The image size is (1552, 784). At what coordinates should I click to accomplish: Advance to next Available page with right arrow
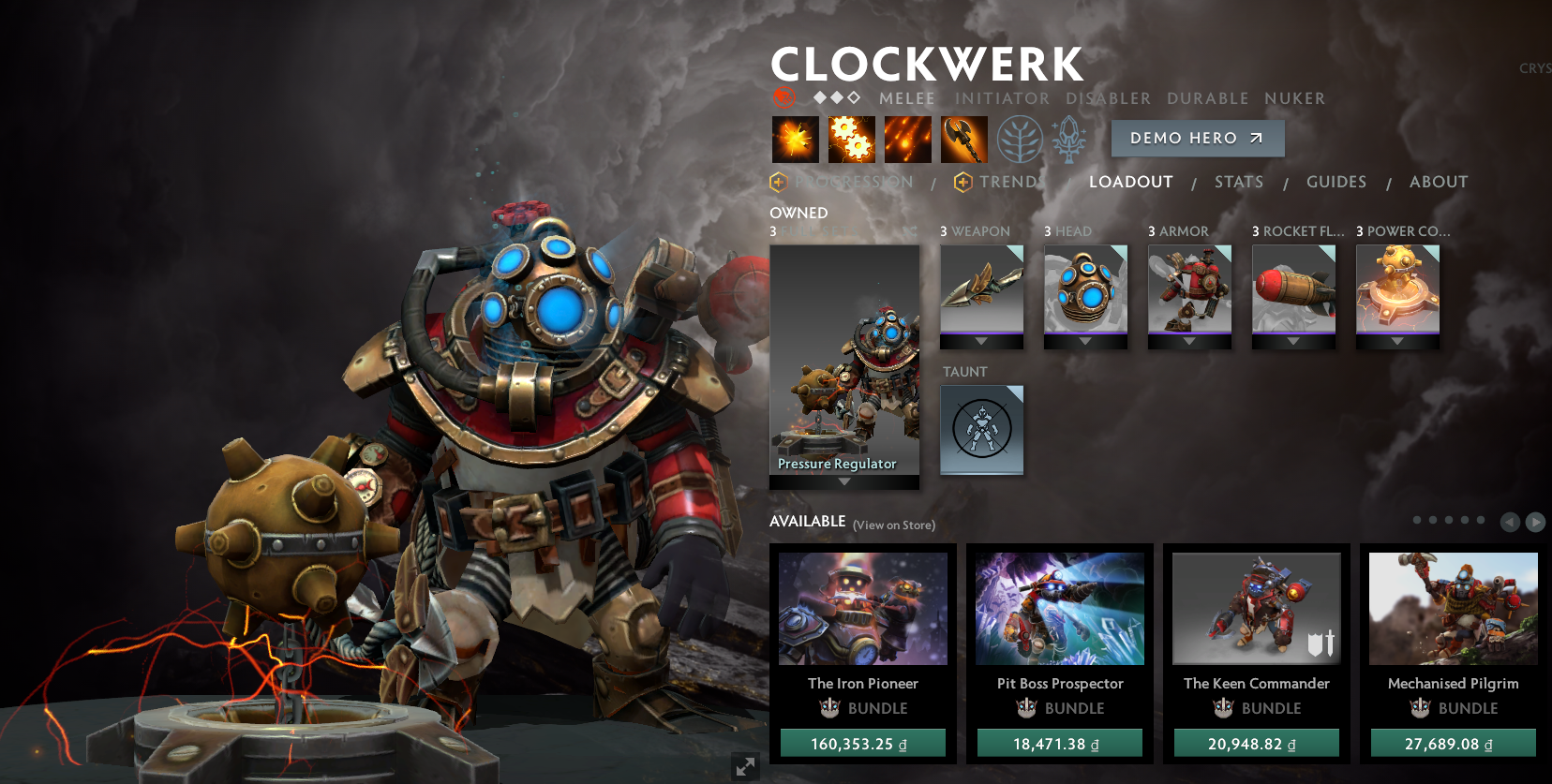click(1535, 522)
